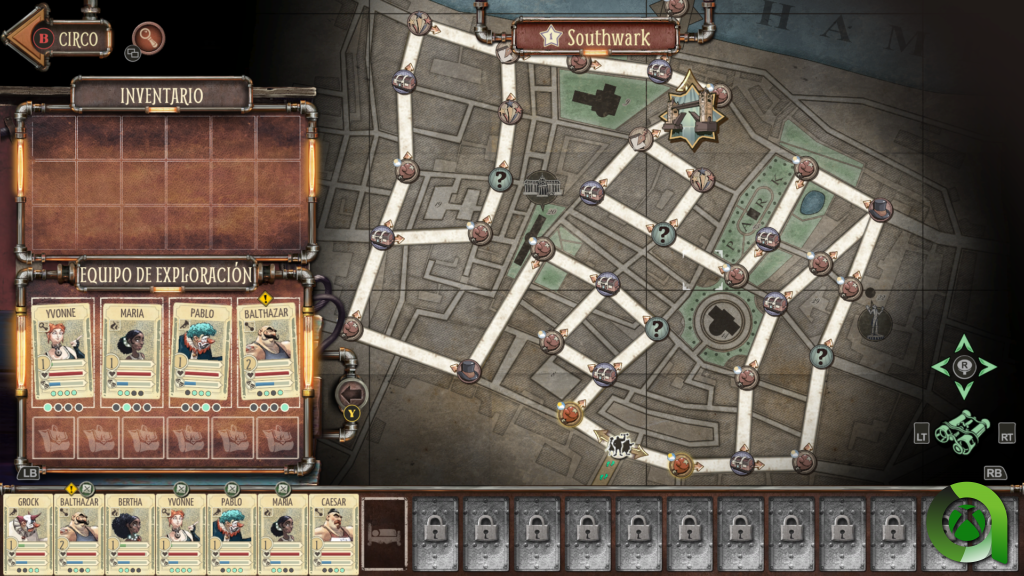
Task: Open the Southwark district banner
Action: click(596, 38)
